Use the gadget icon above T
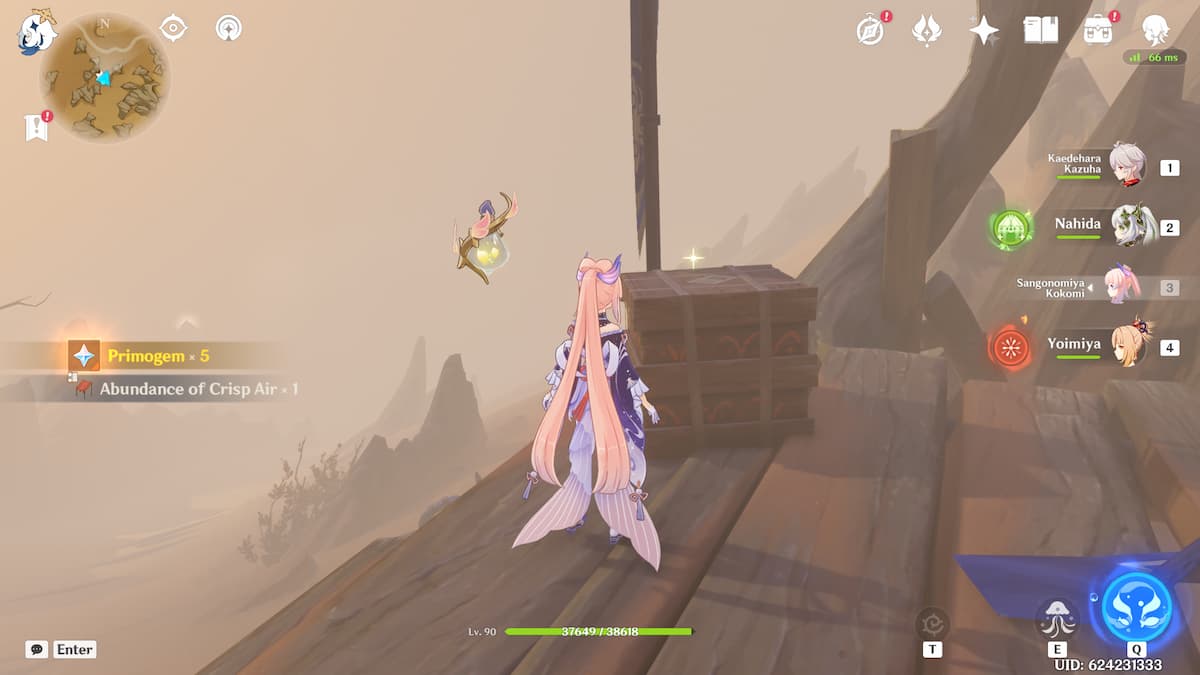Image resolution: width=1200 pixels, height=675 pixels. (933, 623)
